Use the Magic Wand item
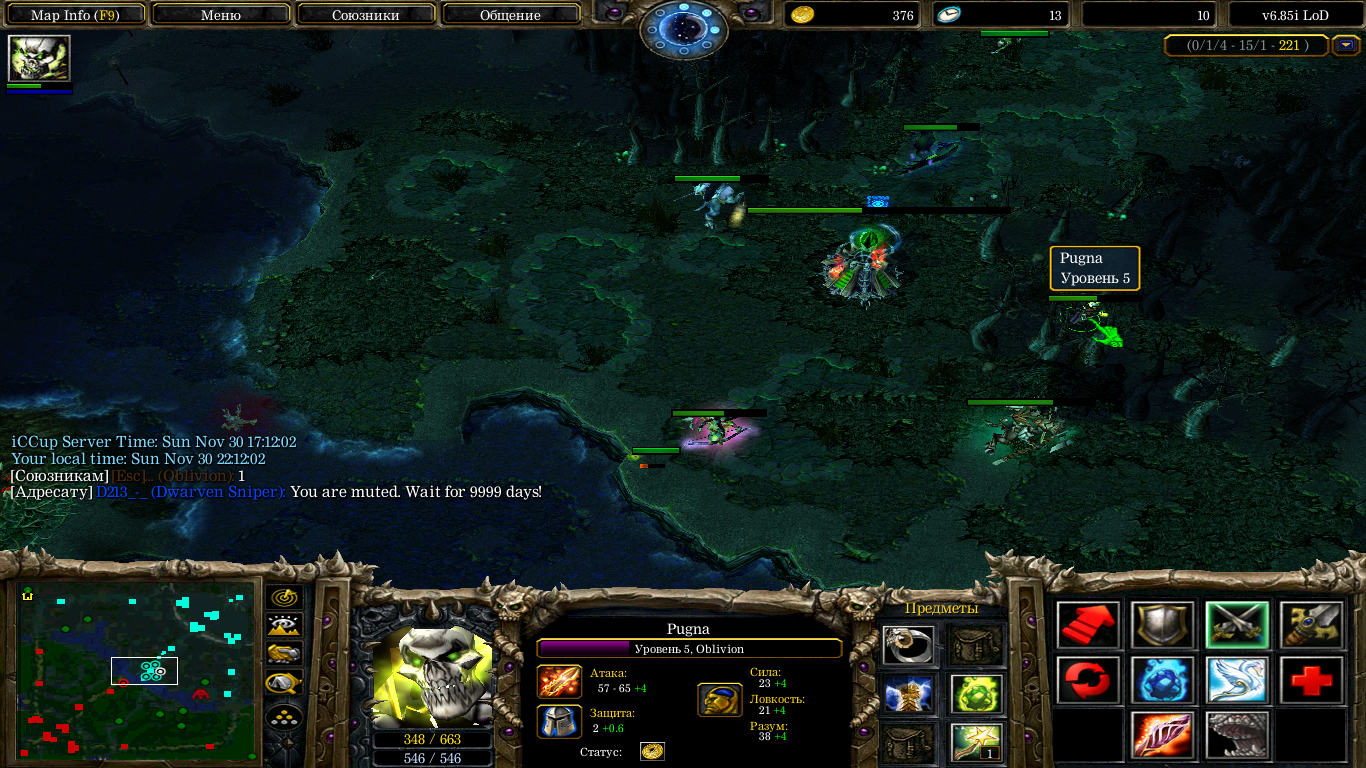The image size is (1366, 768). click(x=976, y=742)
